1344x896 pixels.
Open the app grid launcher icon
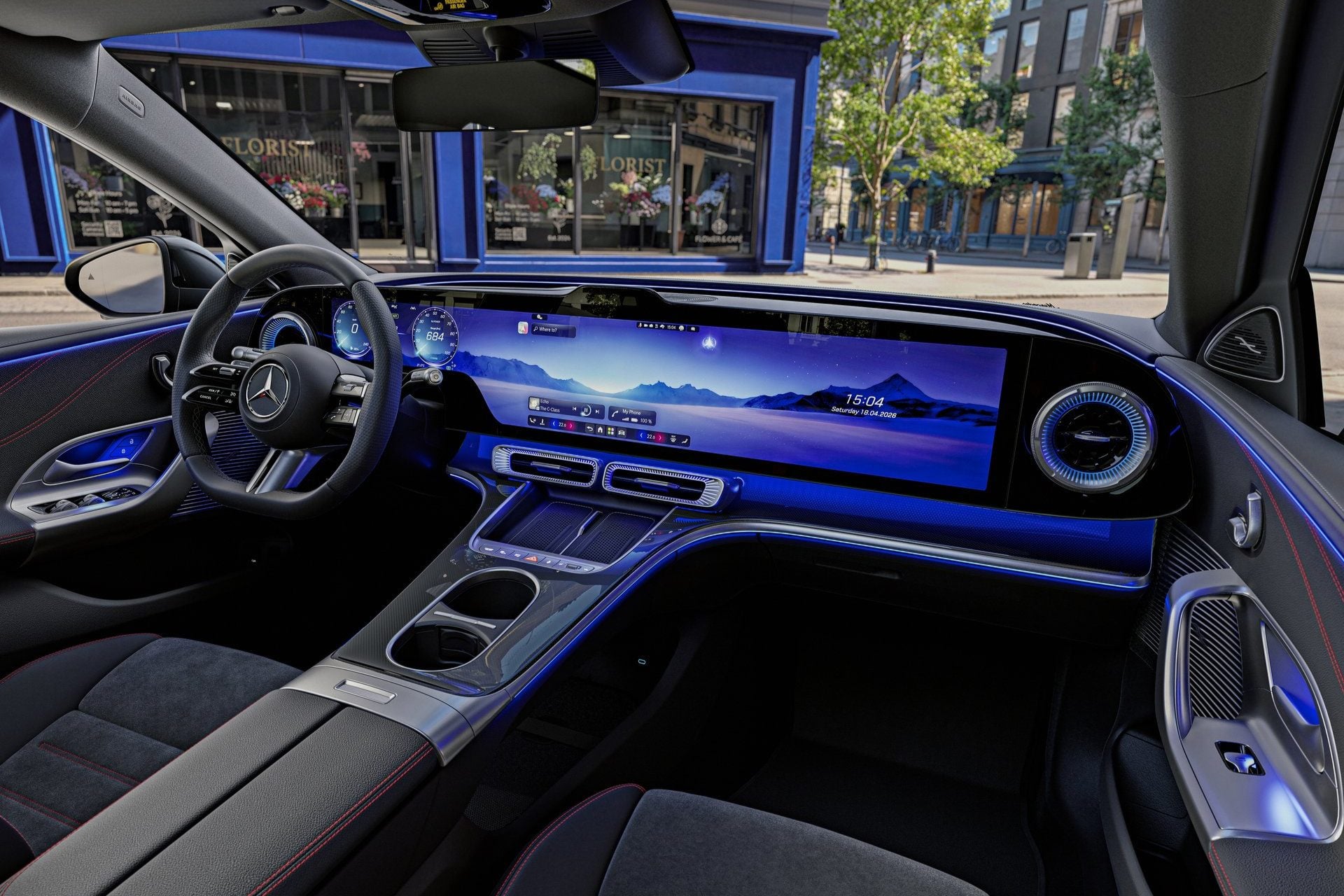click(610, 432)
